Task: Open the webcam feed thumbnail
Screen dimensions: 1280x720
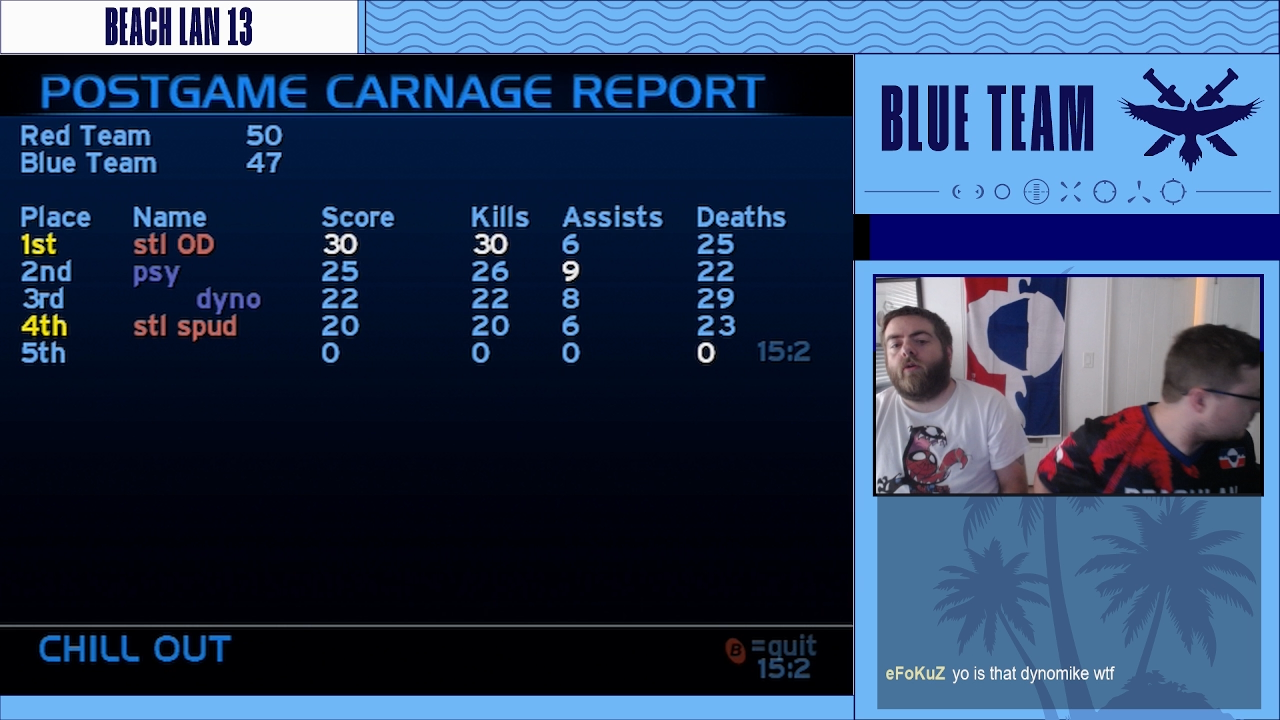Action: click(1068, 385)
